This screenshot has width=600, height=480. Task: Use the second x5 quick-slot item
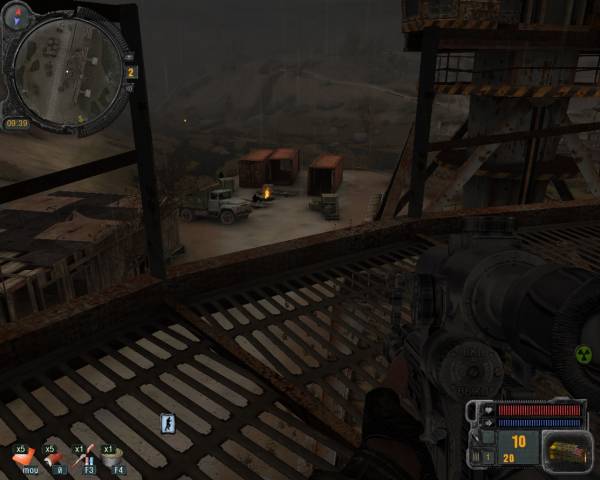(x=55, y=457)
